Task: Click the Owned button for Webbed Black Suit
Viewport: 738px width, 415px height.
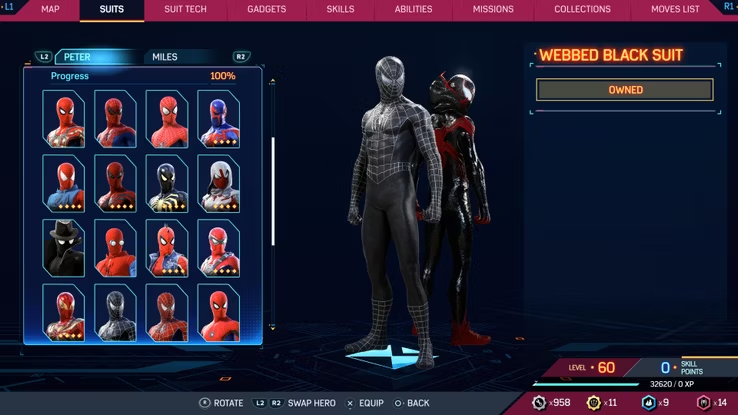Action: click(625, 90)
